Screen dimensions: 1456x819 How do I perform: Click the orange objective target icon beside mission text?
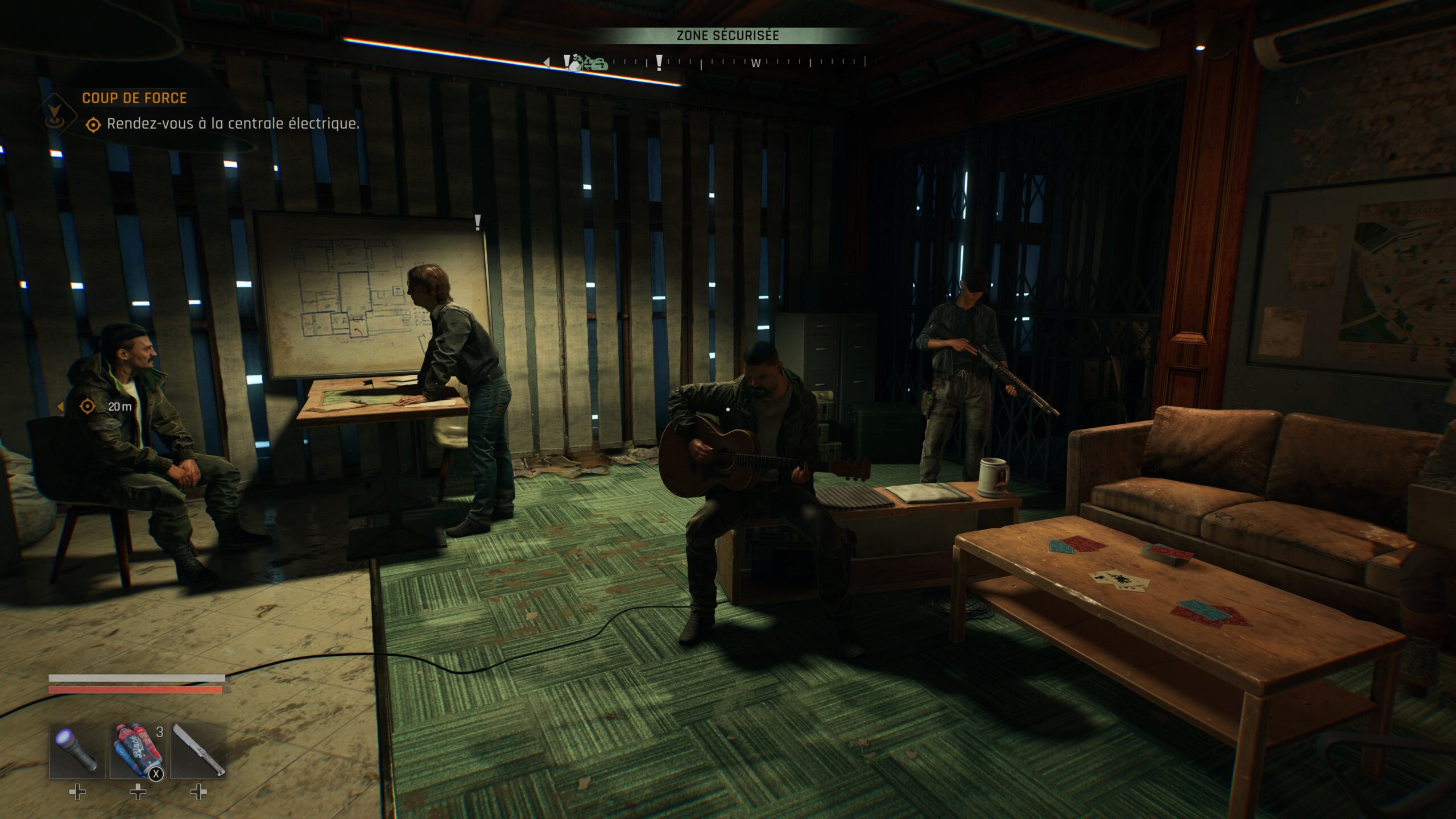[94, 126]
